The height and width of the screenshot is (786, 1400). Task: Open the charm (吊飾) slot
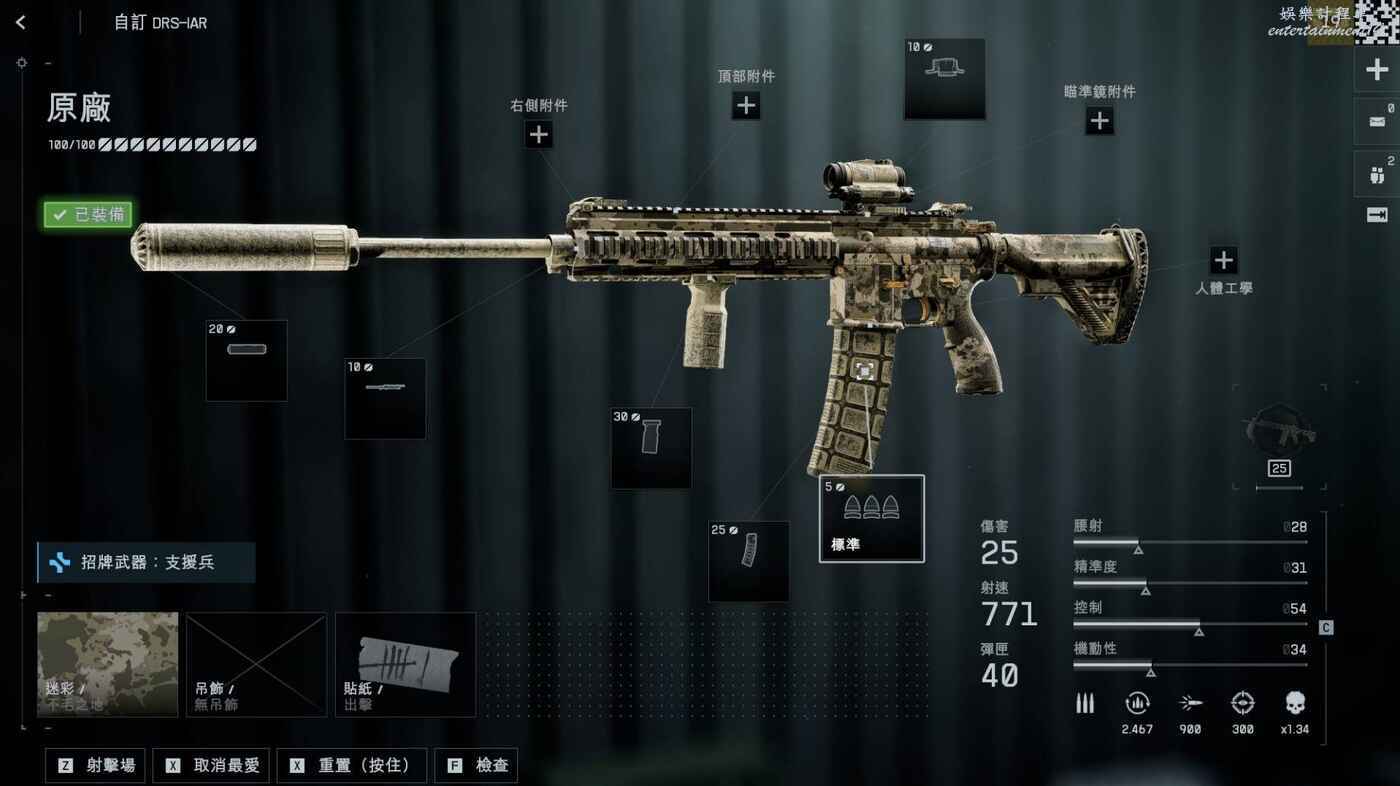(x=256, y=664)
